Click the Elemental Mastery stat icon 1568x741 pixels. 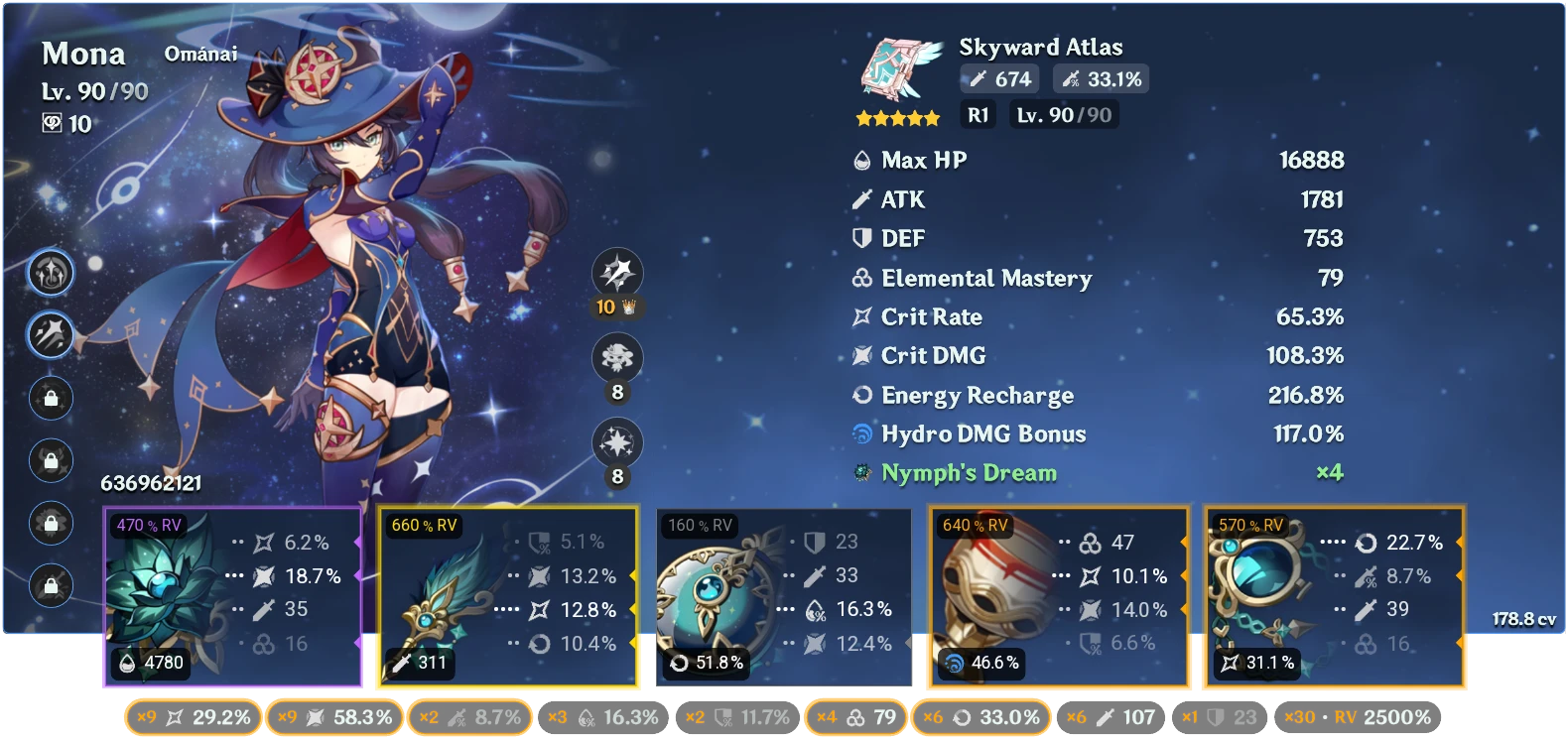point(859,279)
